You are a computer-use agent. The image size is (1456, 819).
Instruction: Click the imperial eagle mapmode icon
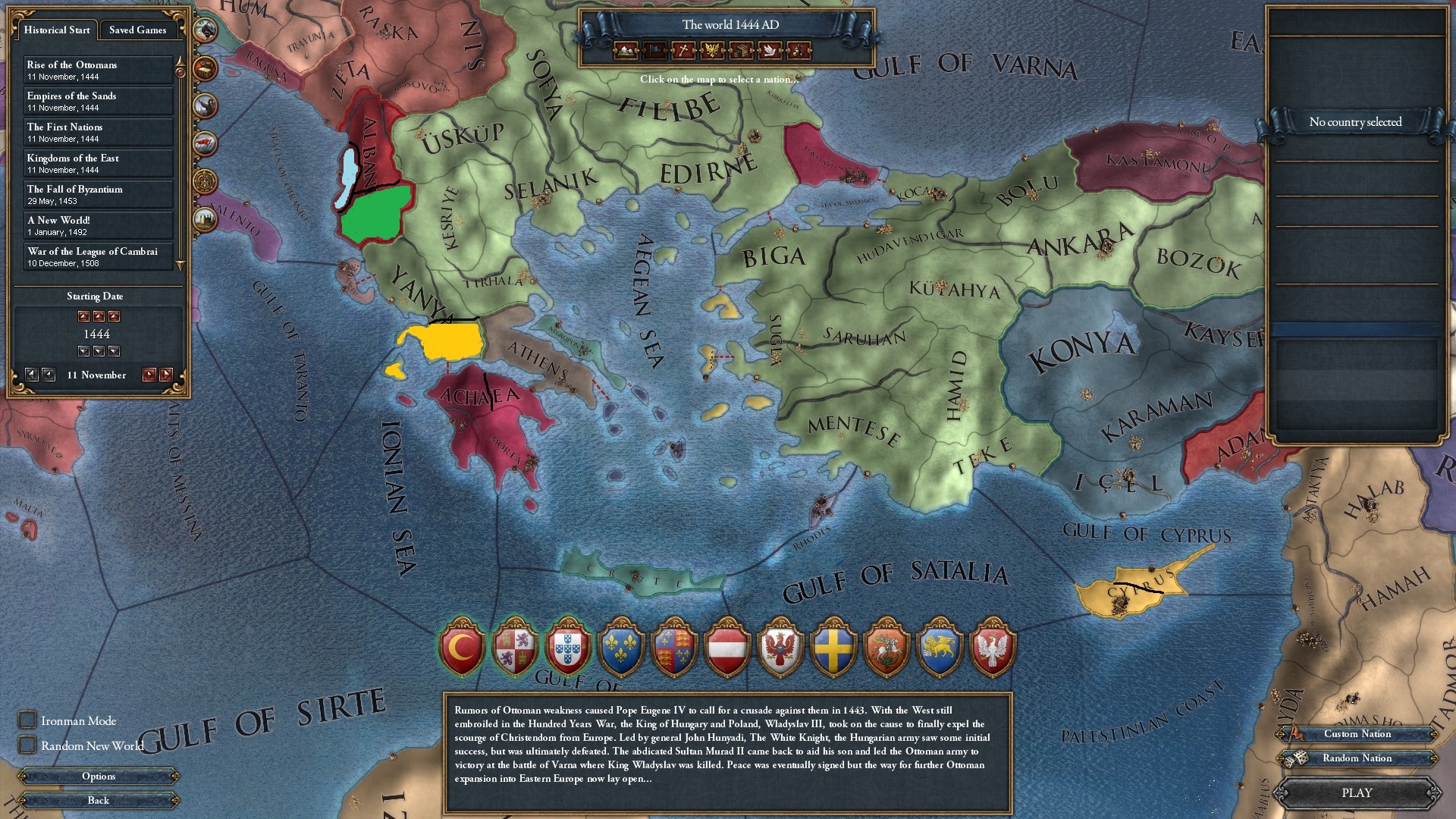[713, 51]
